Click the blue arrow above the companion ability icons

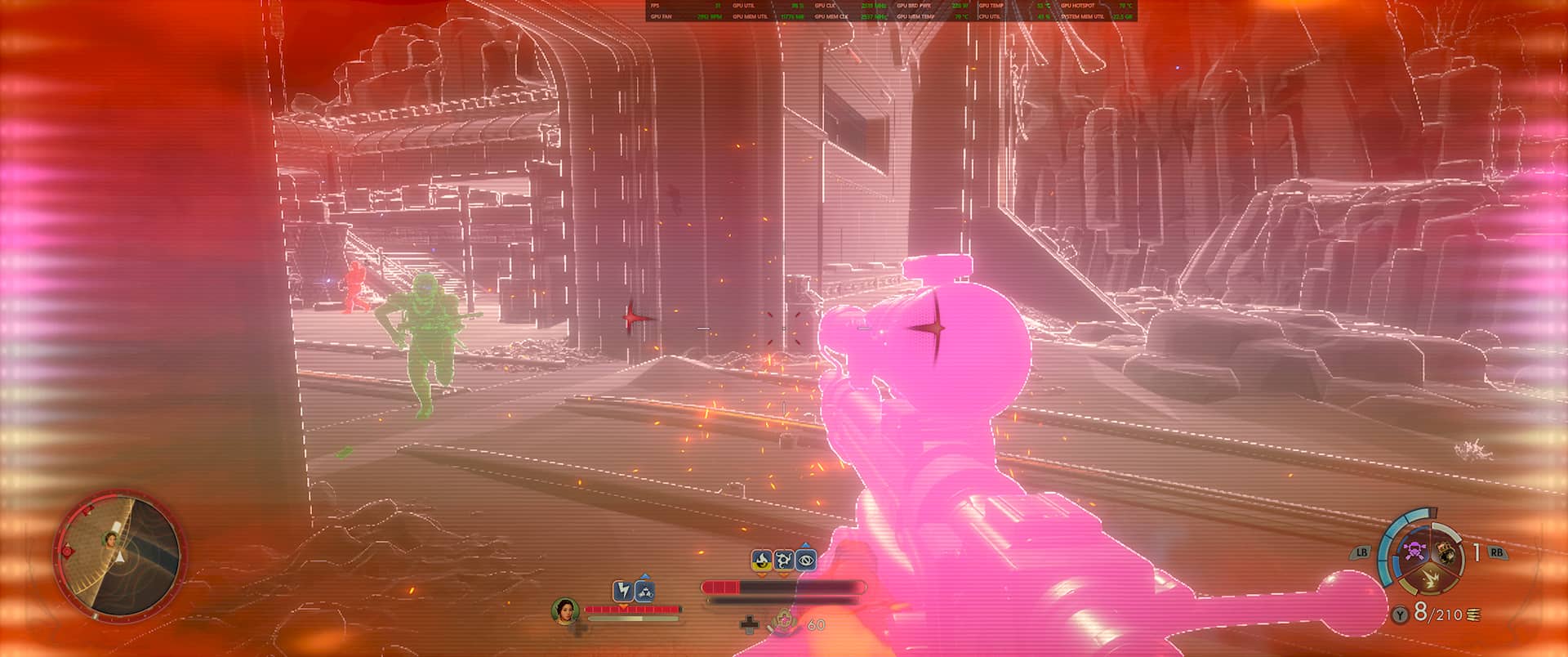pyautogui.click(x=644, y=576)
